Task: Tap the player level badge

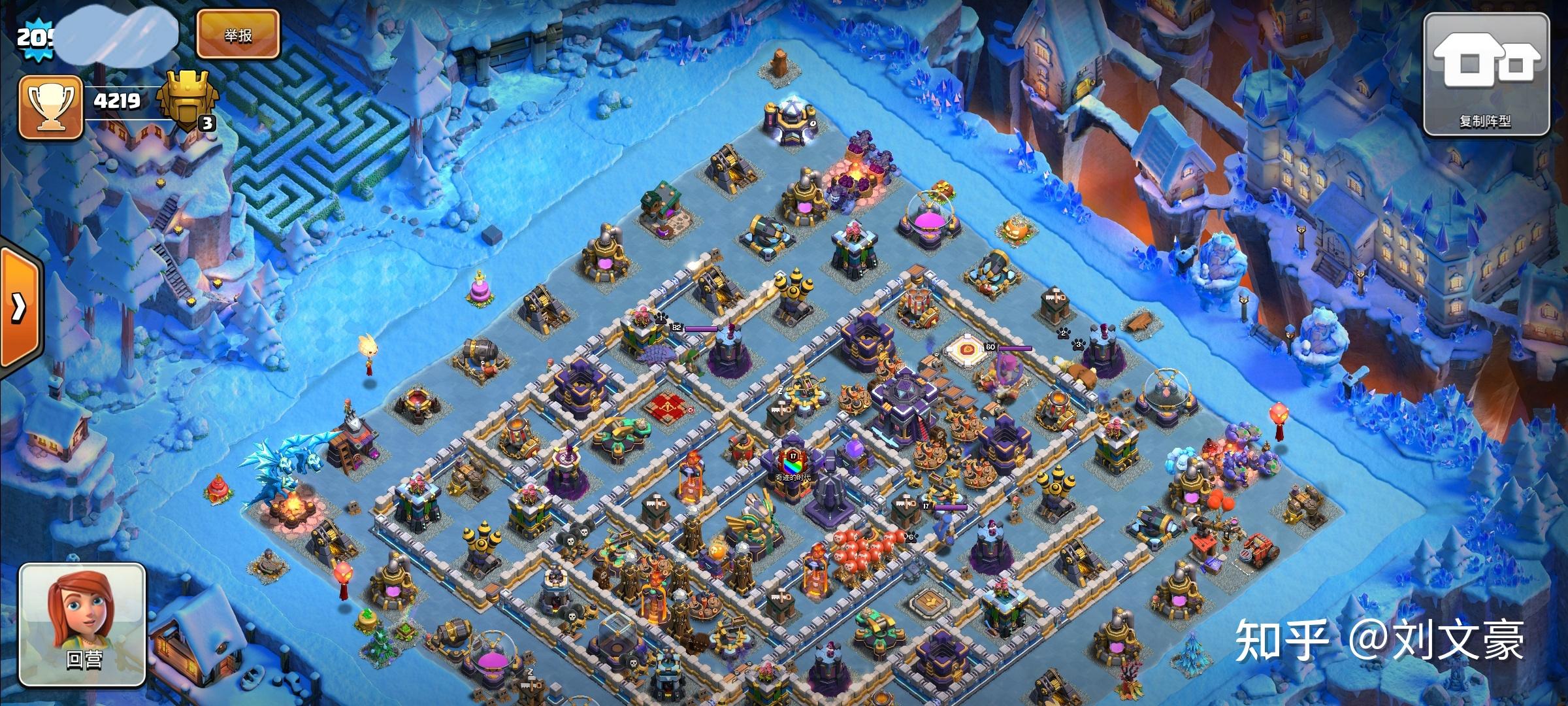Action: point(31,37)
